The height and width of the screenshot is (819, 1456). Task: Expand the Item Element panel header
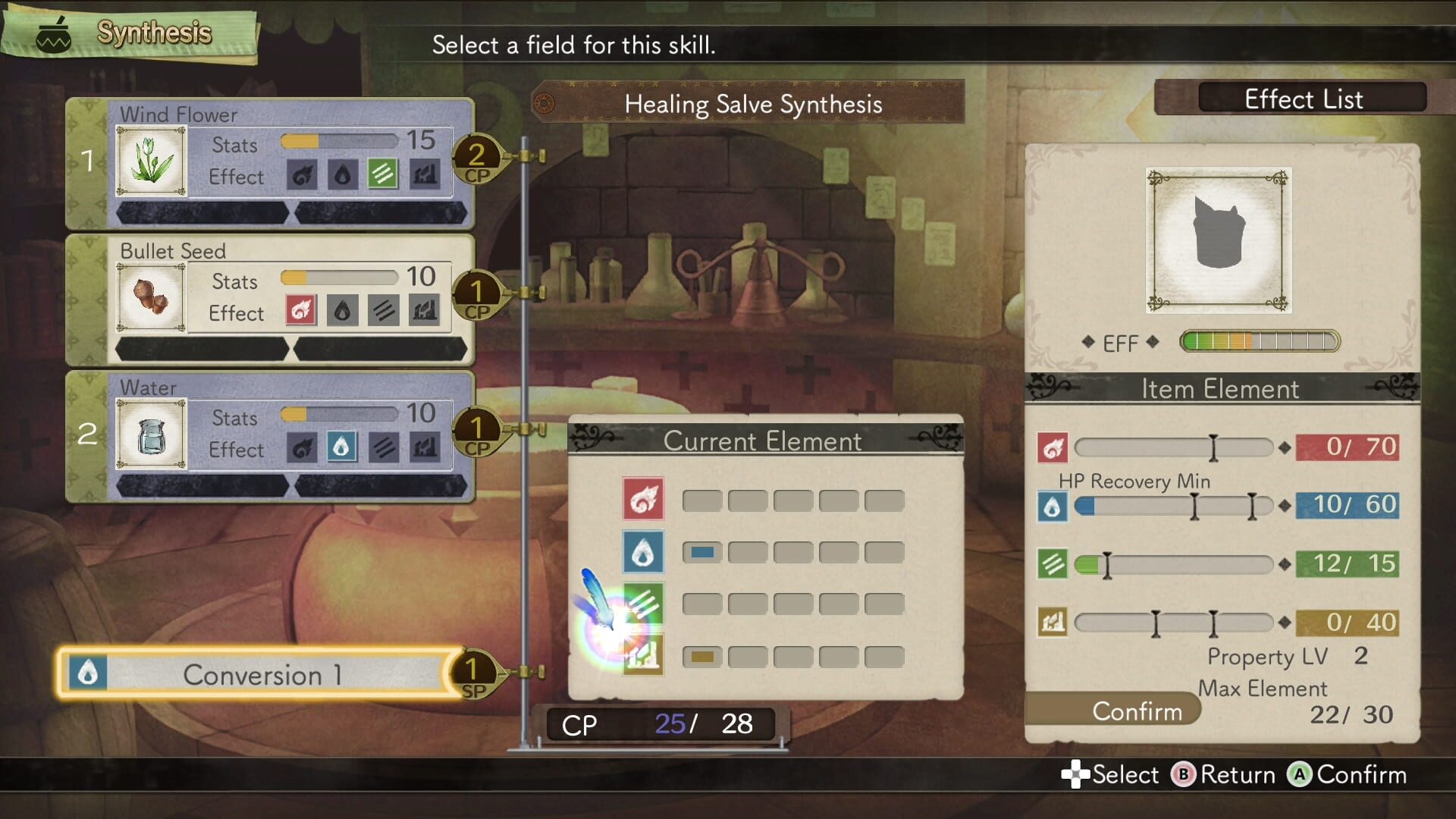point(1219,389)
